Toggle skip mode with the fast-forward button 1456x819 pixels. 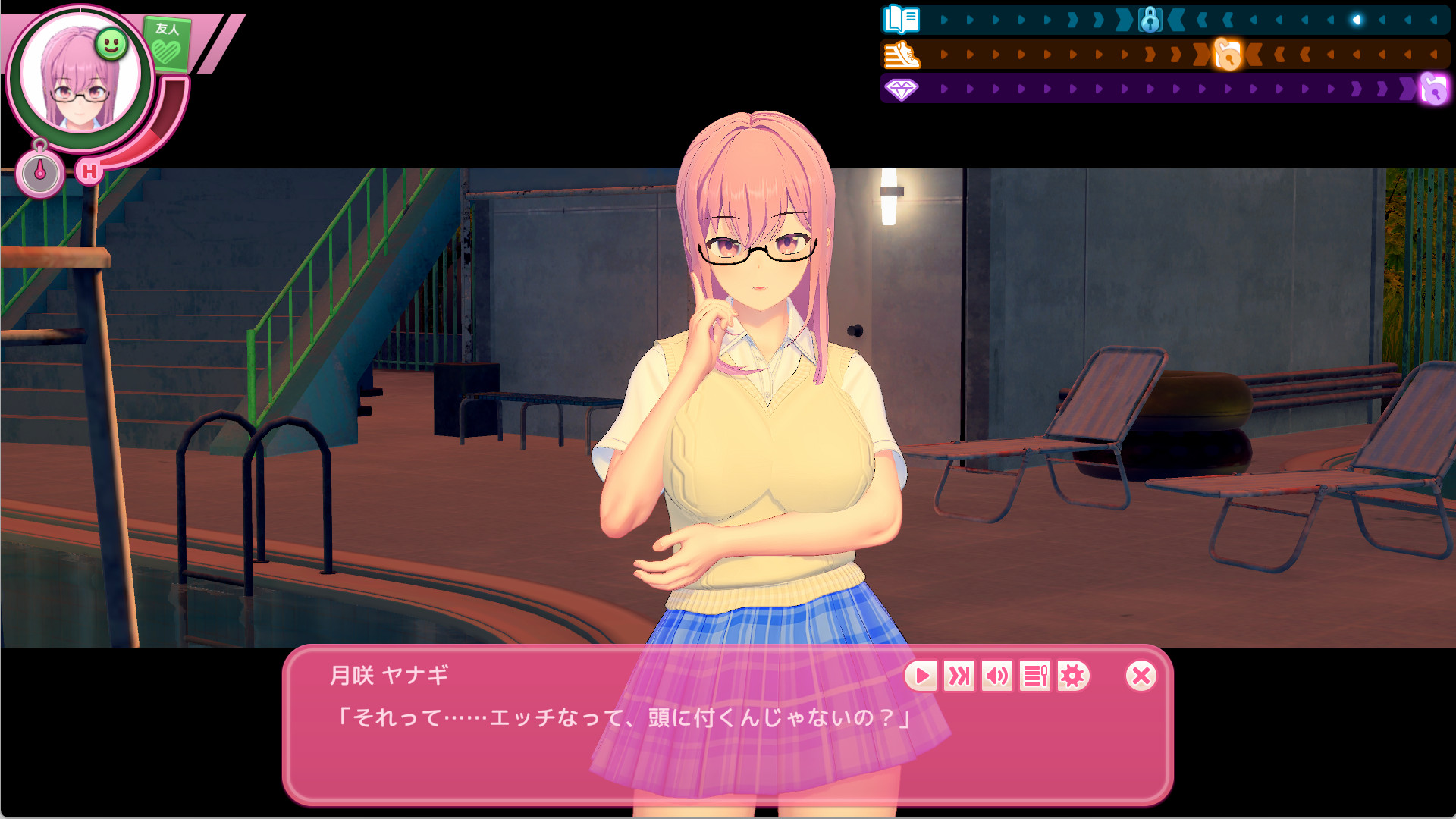tap(959, 676)
